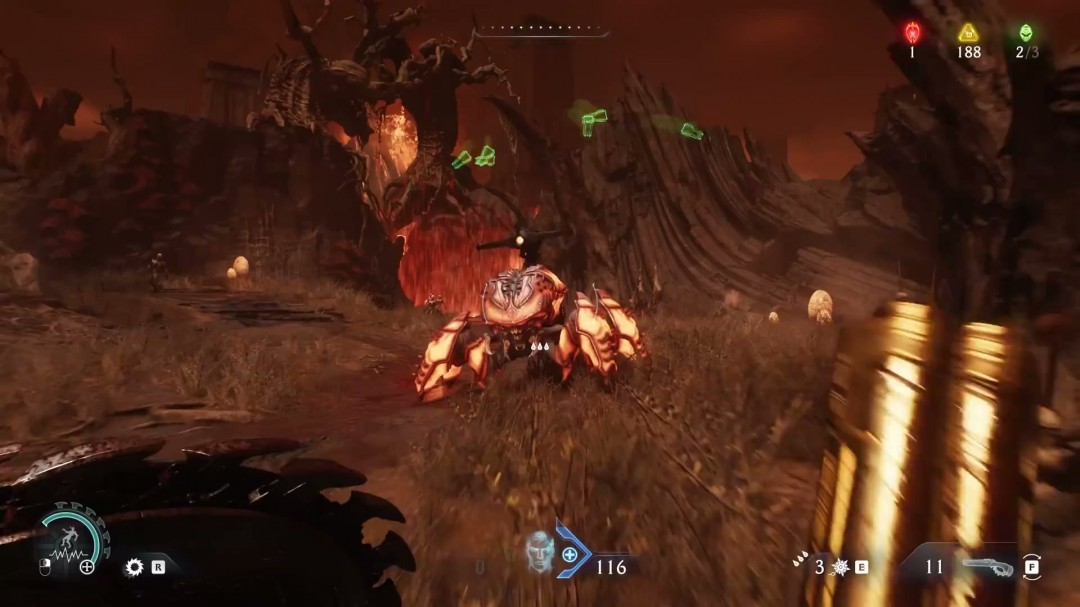This screenshot has width=1080, height=607.
Task: Click the green Slayer helmet lives icon
Action: [1026, 31]
